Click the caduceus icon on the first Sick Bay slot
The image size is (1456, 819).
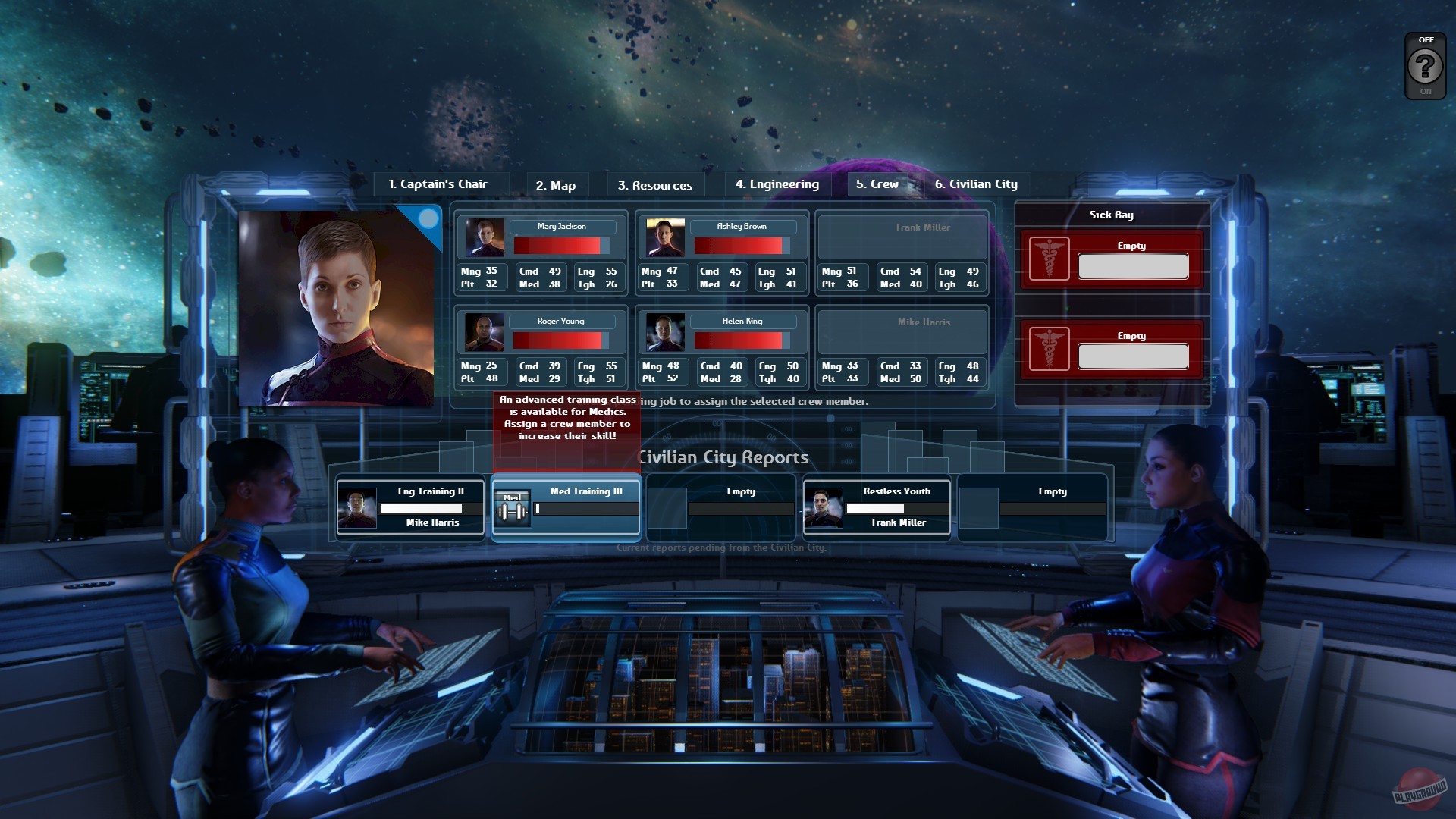coord(1050,259)
